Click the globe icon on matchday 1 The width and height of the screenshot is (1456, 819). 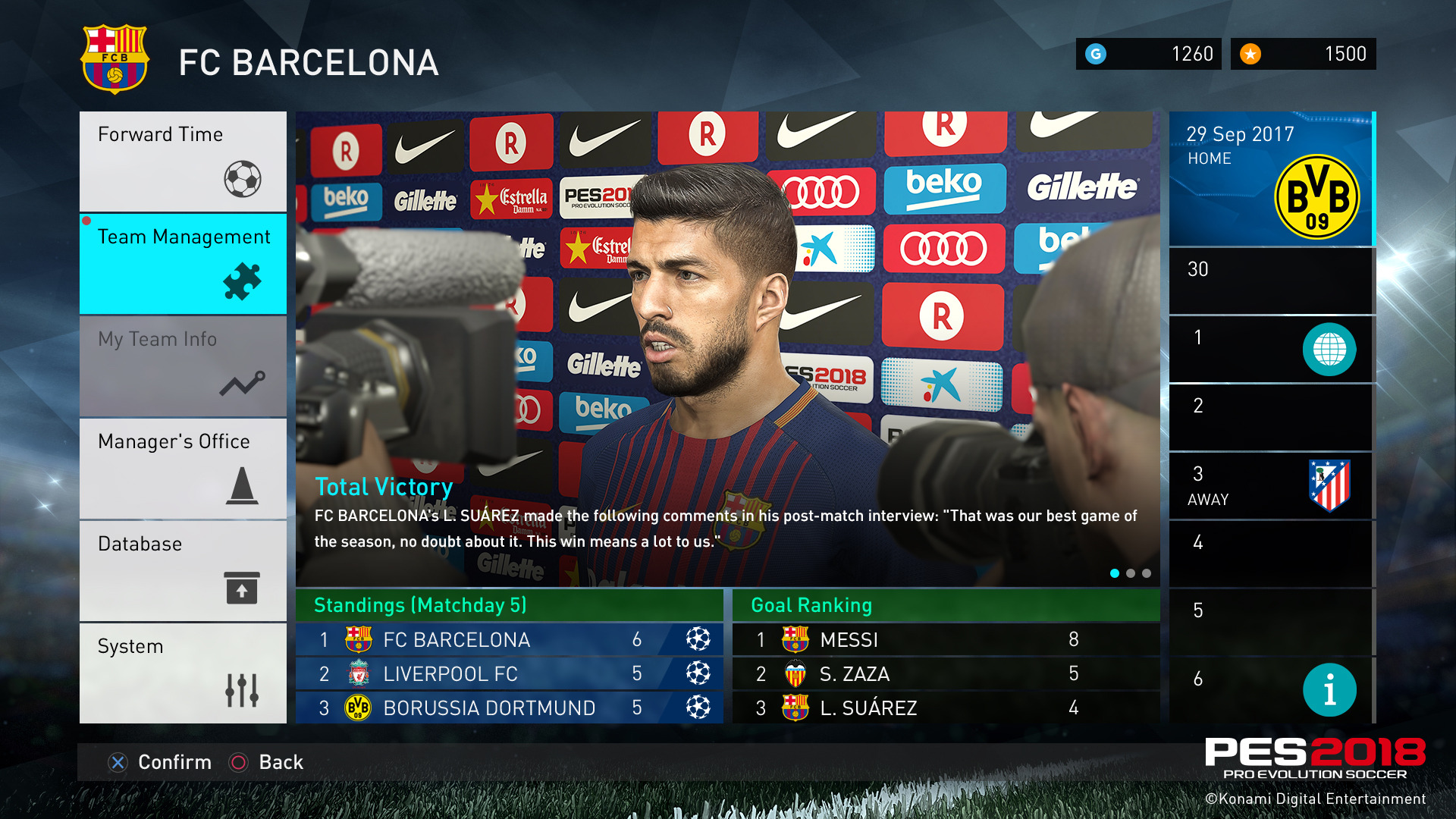1331,350
